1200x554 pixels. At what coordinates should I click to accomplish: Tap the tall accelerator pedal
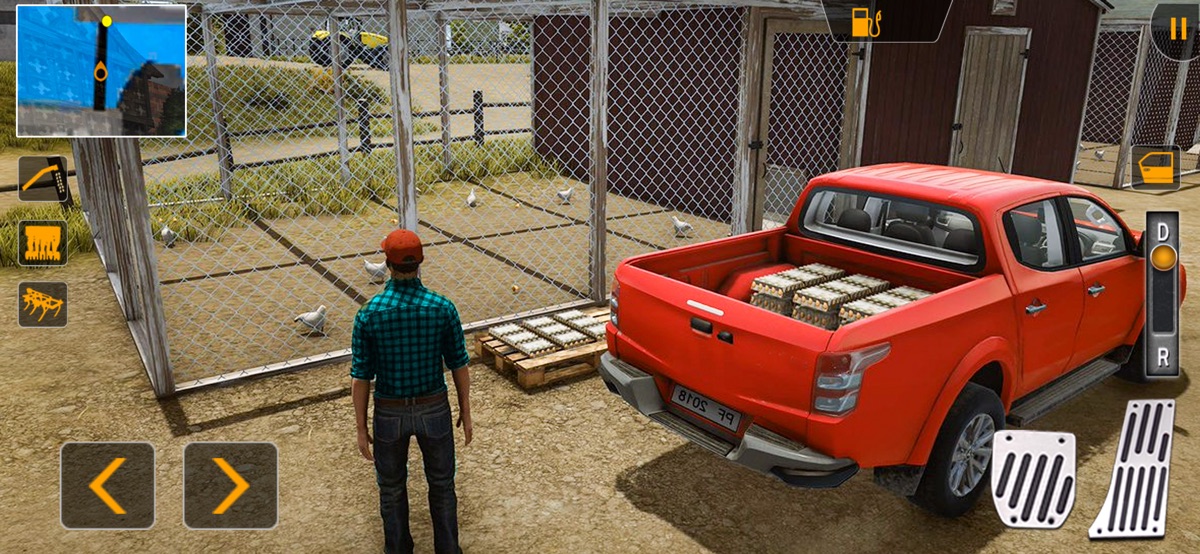[1133, 468]
